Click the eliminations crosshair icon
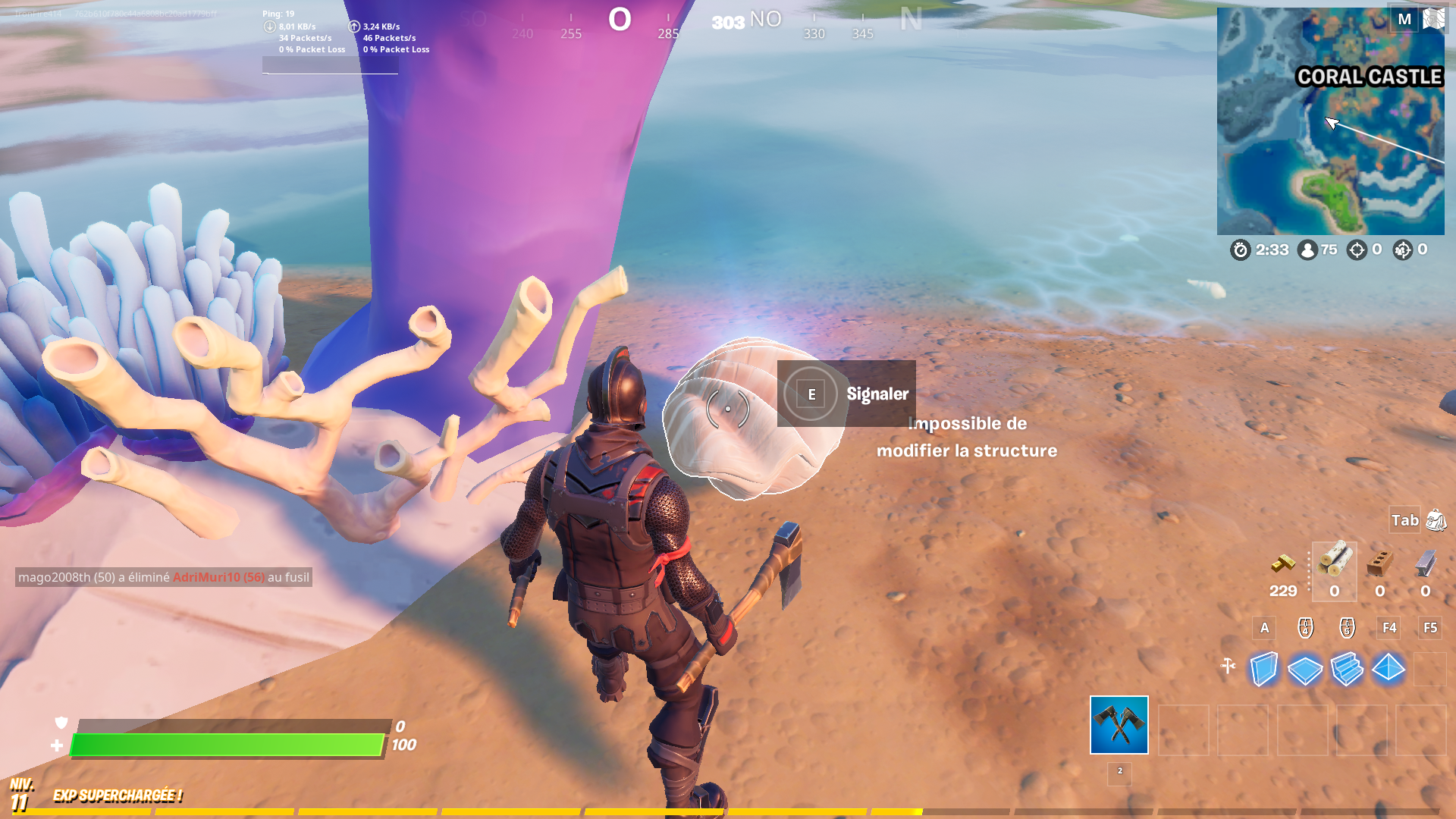Image resolution: width=1456 pixels, height=819 pixels. 1356,250
